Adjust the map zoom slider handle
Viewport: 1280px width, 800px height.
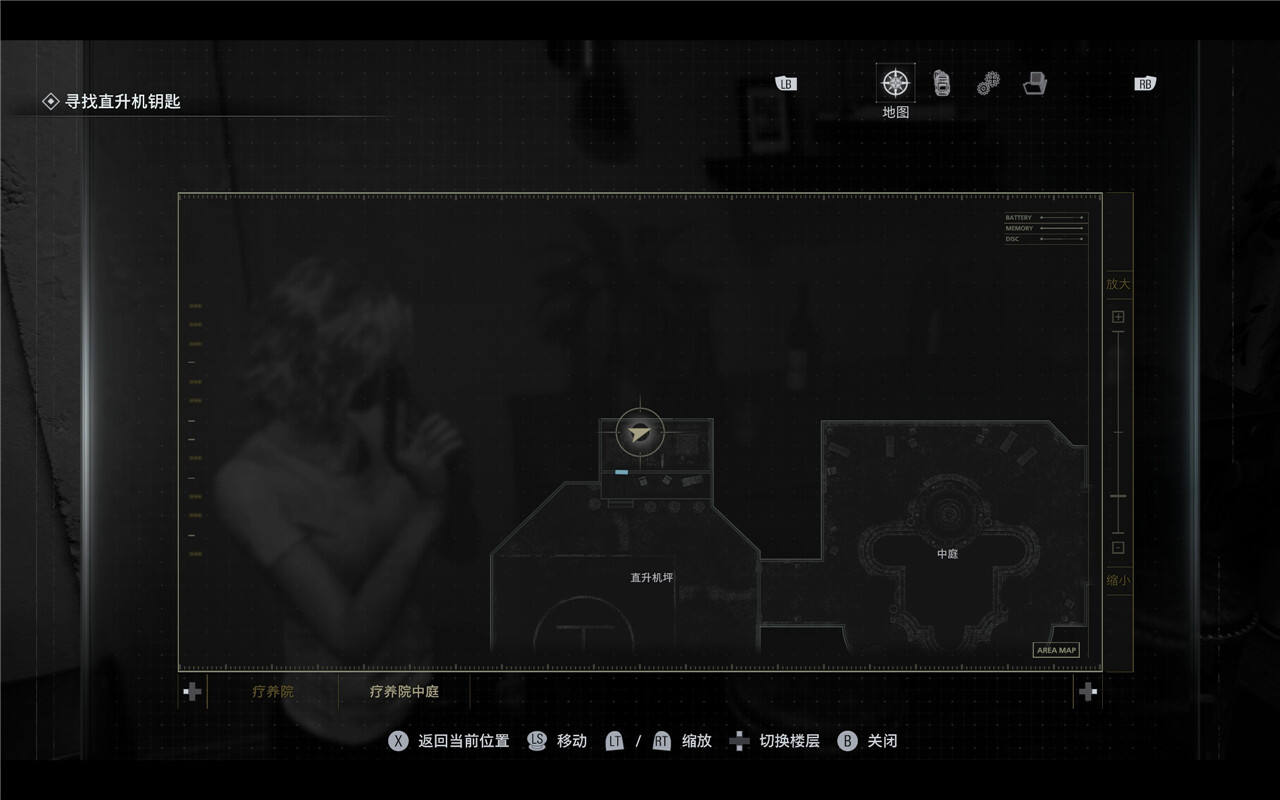[x=1118, y=496]
